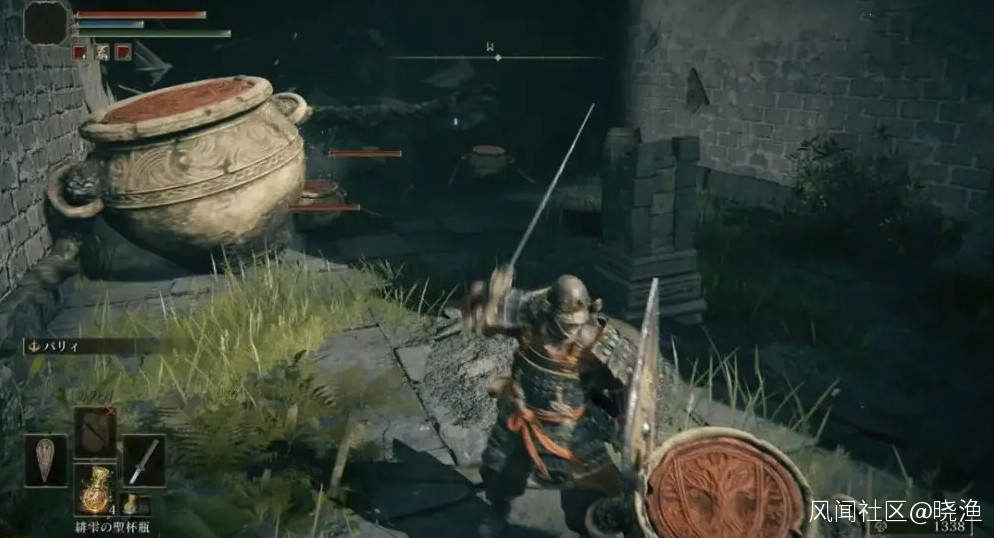Image resolution: width=994 pixels, height=538 pixels.
Task: Select the pale middle status effect icon
Action: (x=102, y=52)
